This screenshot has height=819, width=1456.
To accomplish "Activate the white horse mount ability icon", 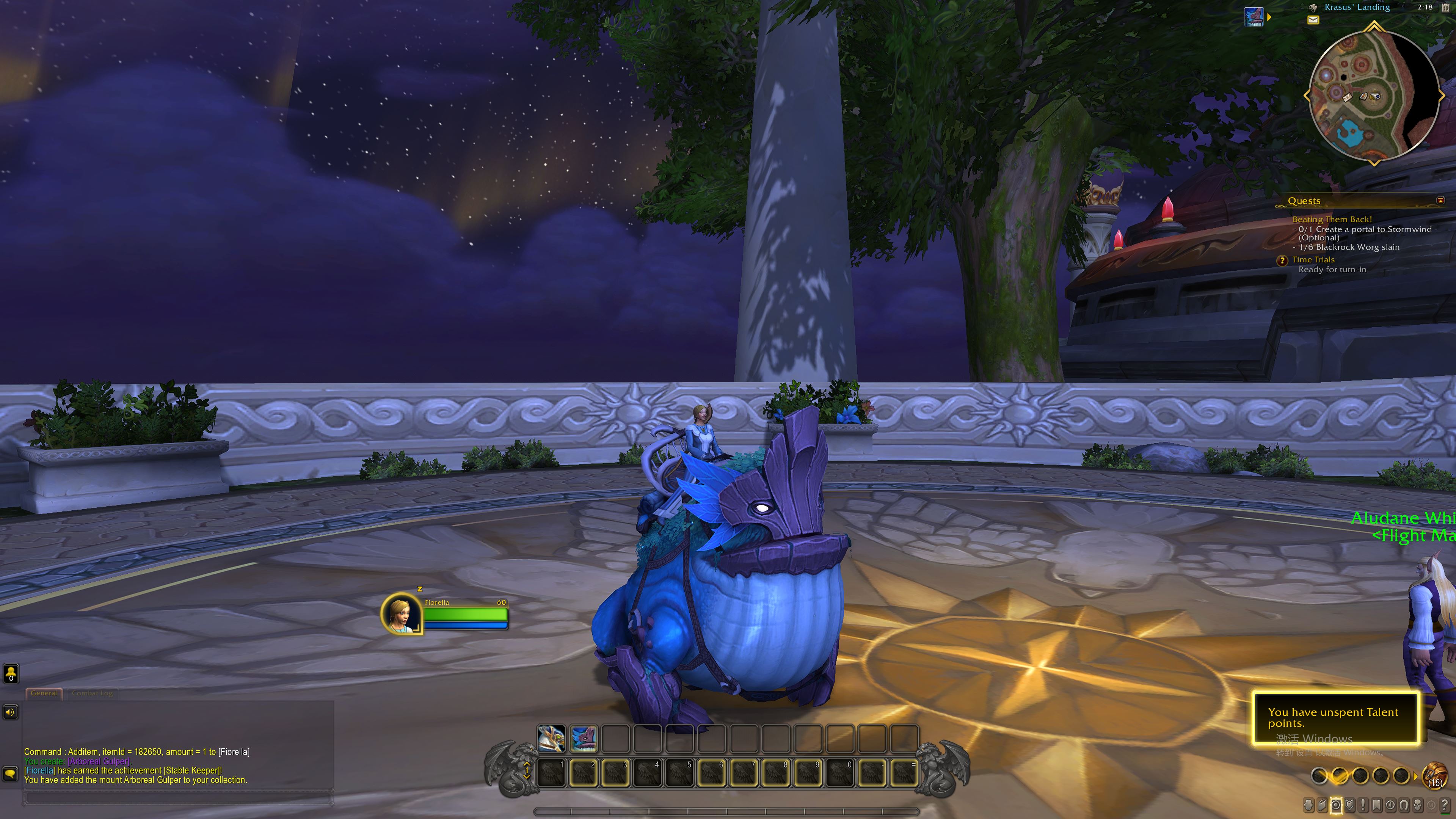I will click(551, 738).
